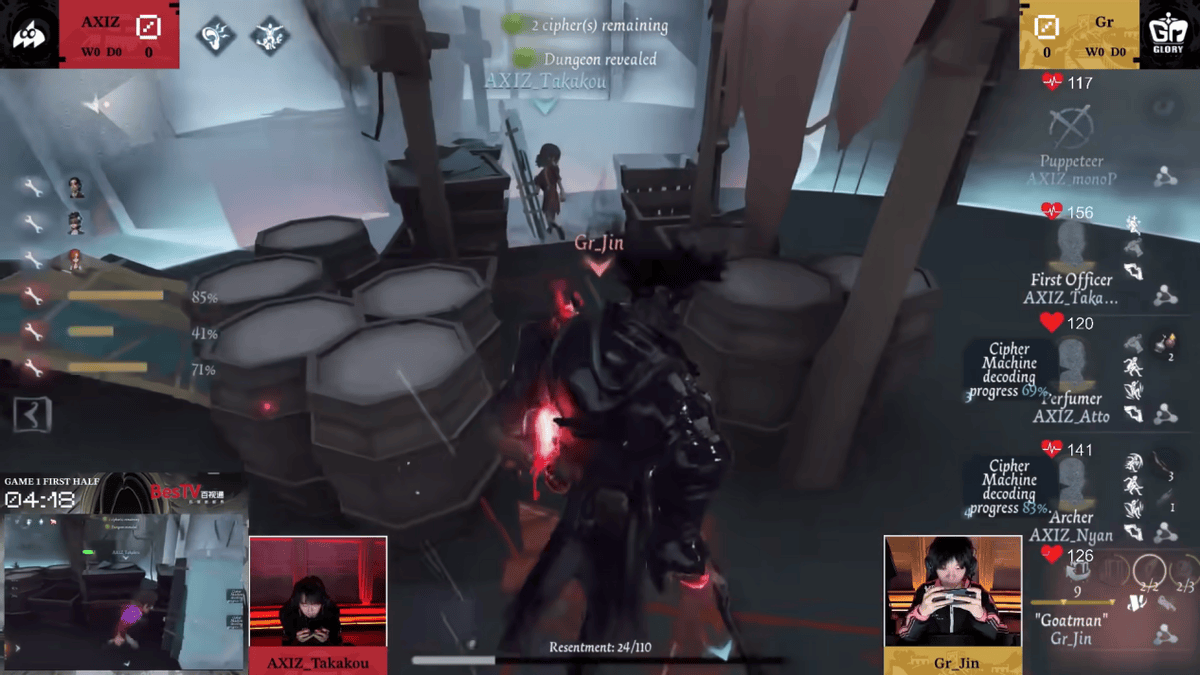The image size is (1200, 675).
Task: Select the 41% cipher machine wrench icon
Action: 33,332
